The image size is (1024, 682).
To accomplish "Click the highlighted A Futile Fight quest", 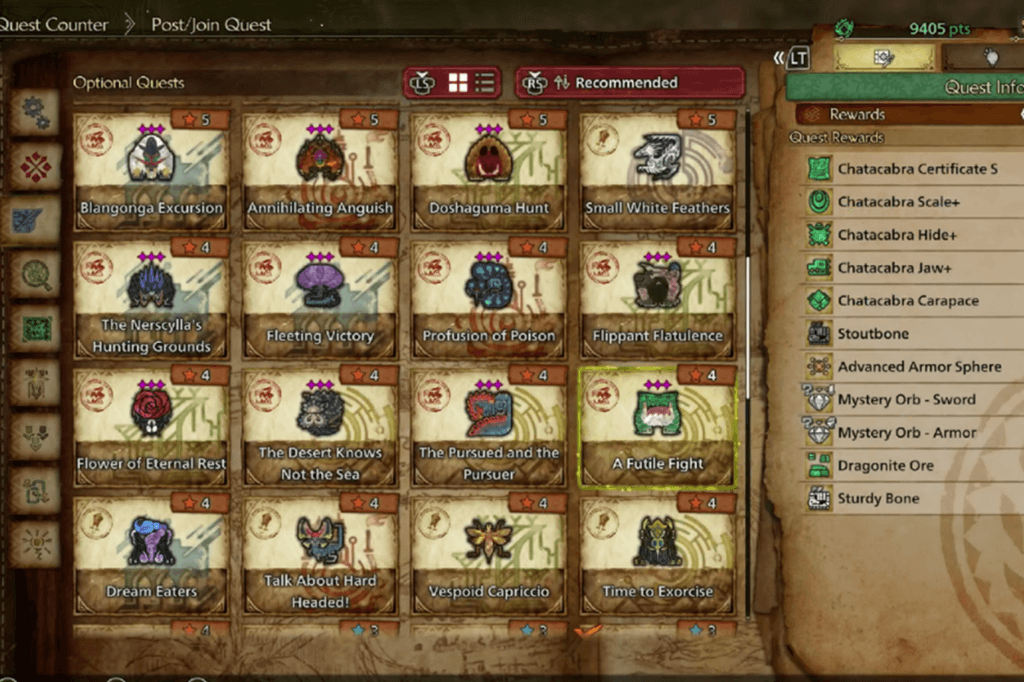I will [x=657, y=427].
